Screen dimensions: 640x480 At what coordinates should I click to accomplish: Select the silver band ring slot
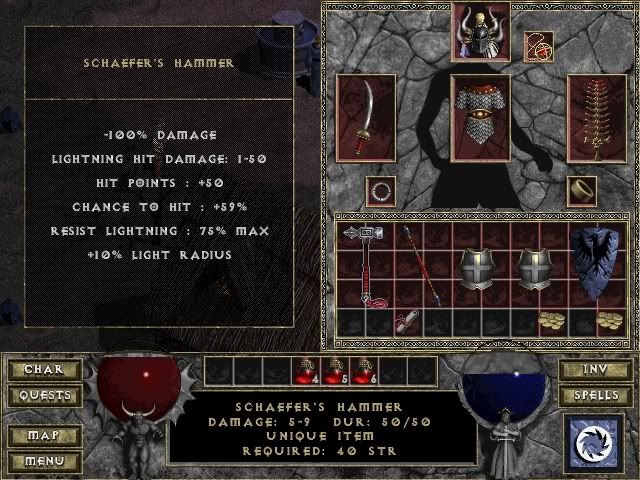(x=379, y=189)
